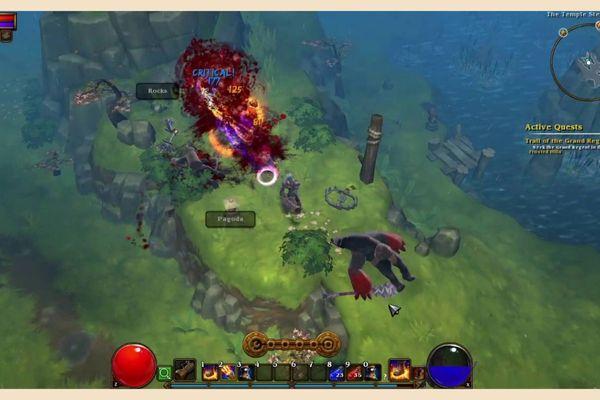The image size is (600, 400).
Task: Activate the skill in hotbar slot 3
Action: 245,372
